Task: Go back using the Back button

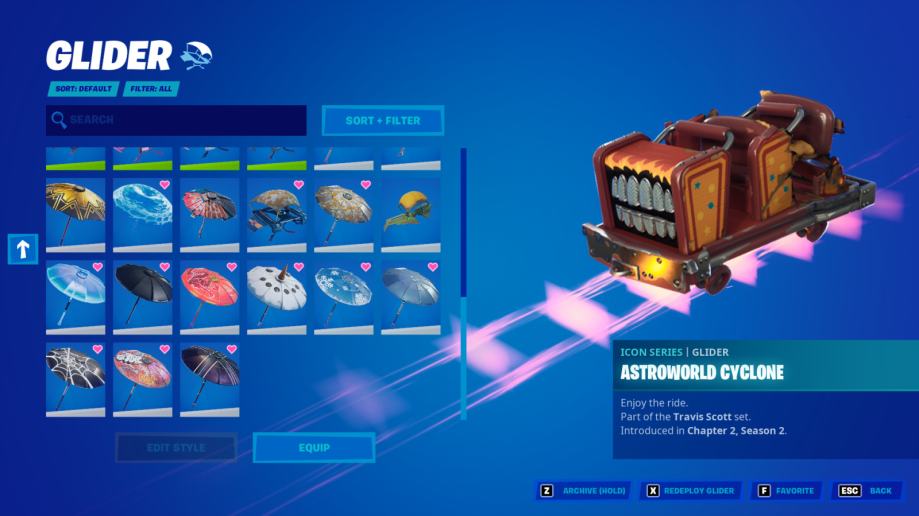Action: point(866,491)
